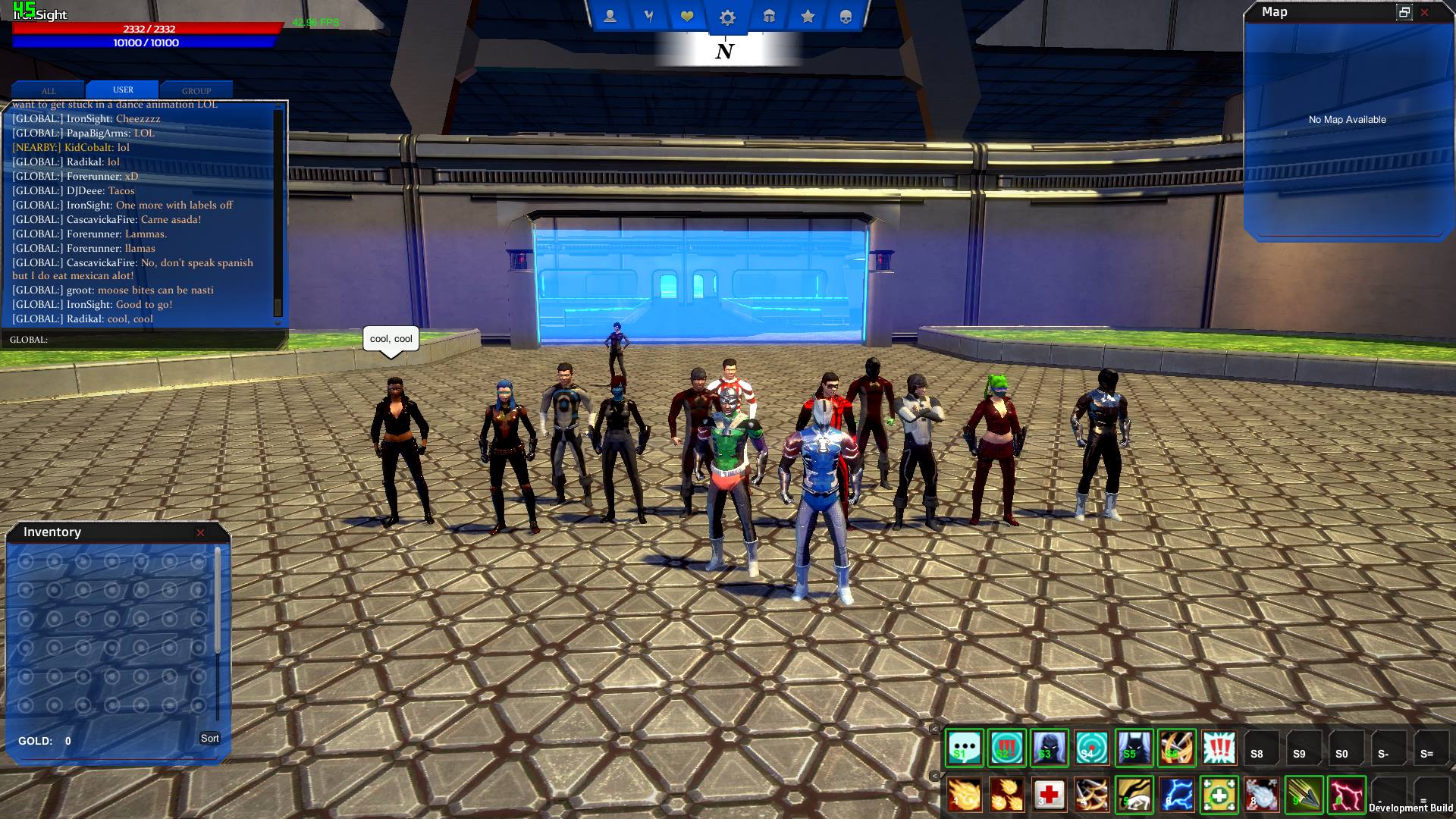The height and width of the screenshot is (819, 1456).
Task: Open the heart icon on the top toolbar
Action: pyautogui.click(x=689, y=15)
